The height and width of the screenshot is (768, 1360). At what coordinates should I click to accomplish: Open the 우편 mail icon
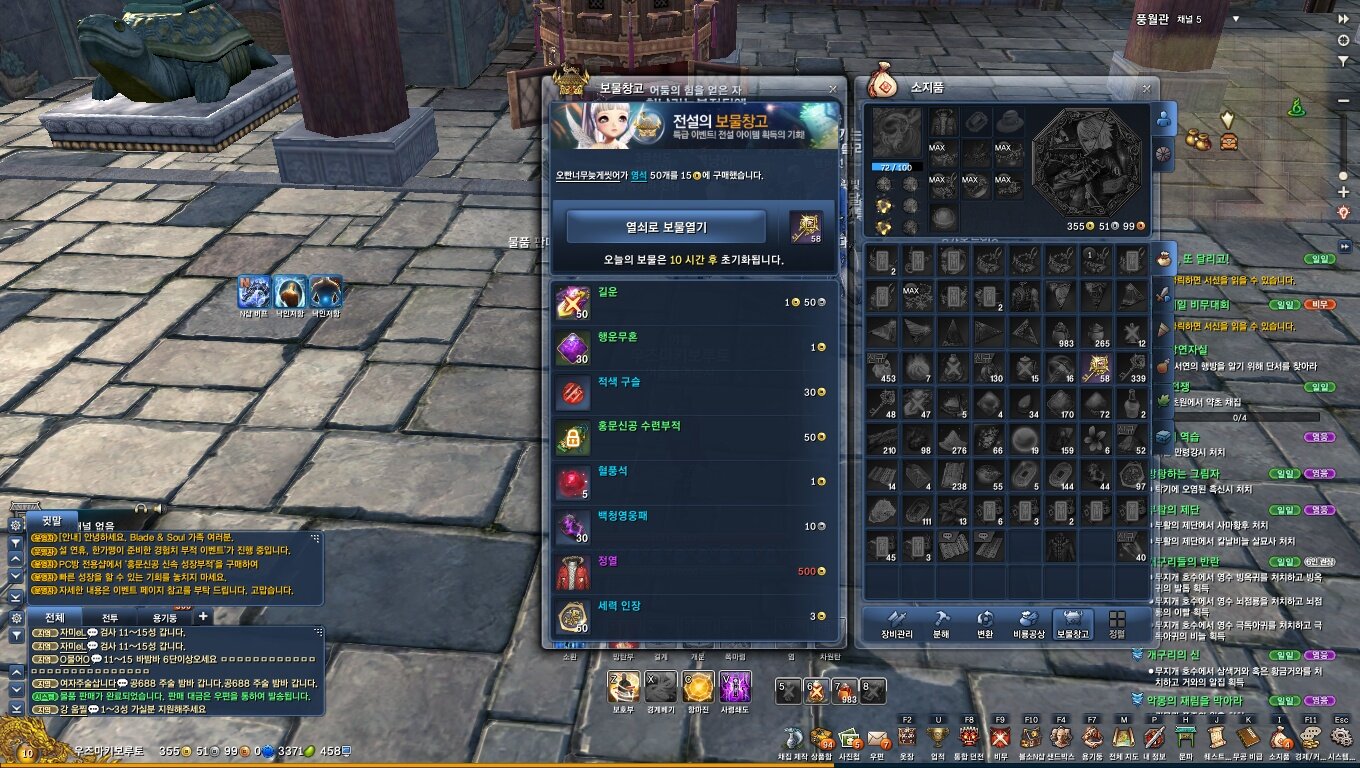click(x=878, y=740)
